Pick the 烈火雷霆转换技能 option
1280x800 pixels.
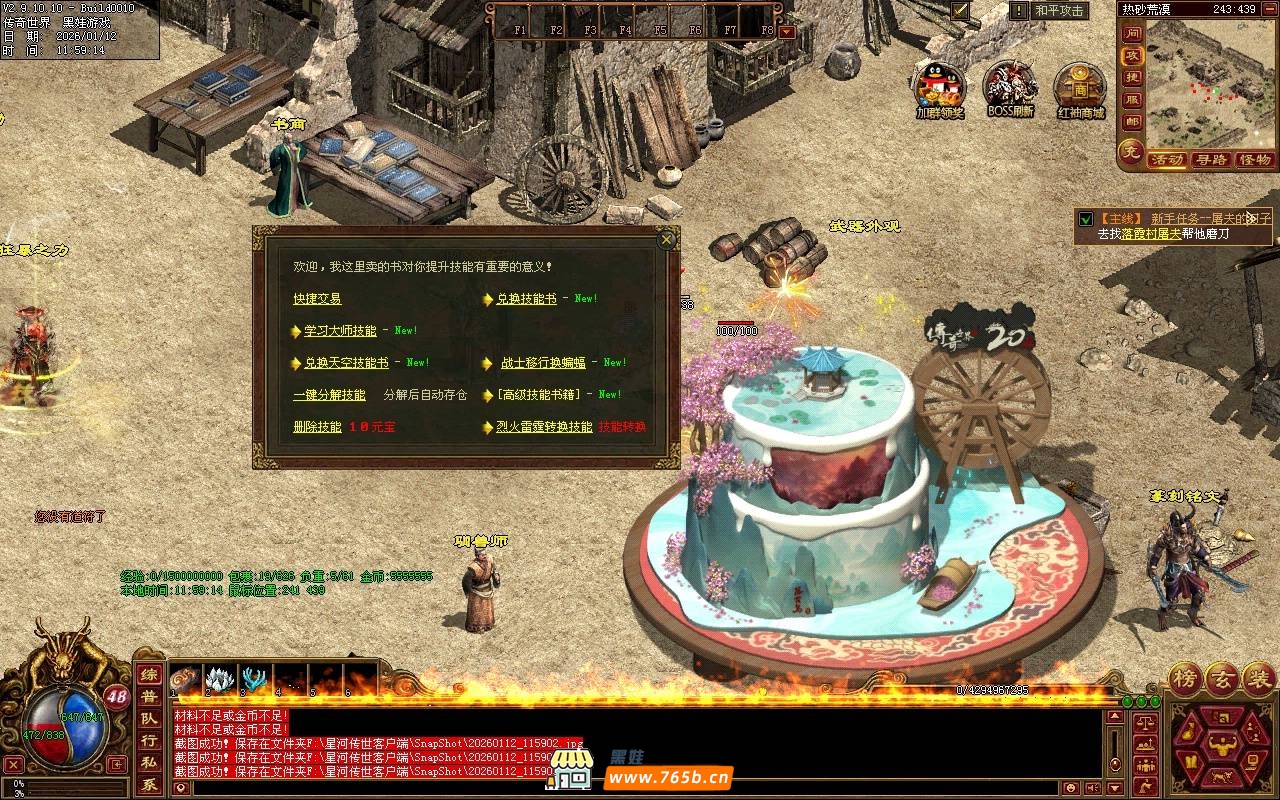(x=544, y=427)
